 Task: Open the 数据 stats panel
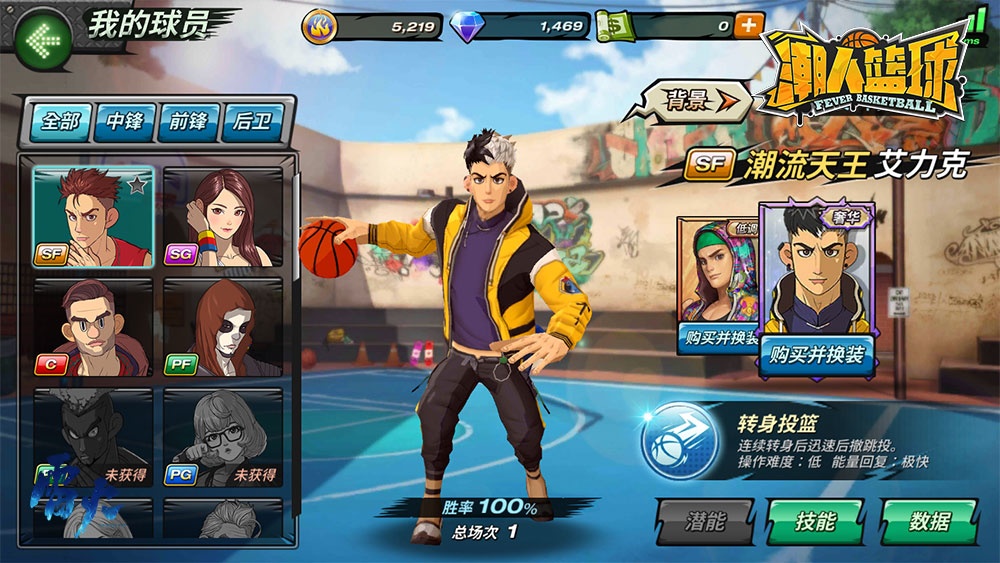pyautogui.click(x=929, y=521)
